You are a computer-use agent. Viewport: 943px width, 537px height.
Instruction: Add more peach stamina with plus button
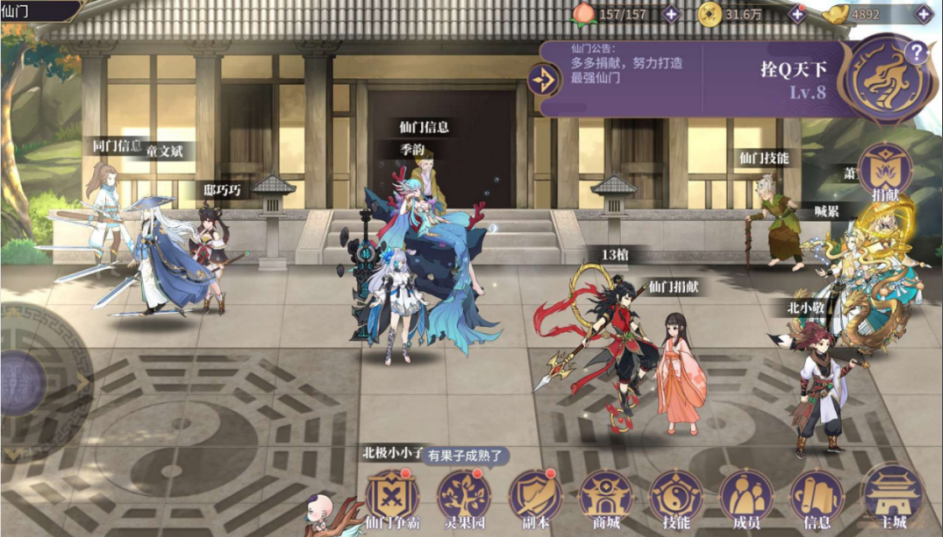[x=670, y=14]
